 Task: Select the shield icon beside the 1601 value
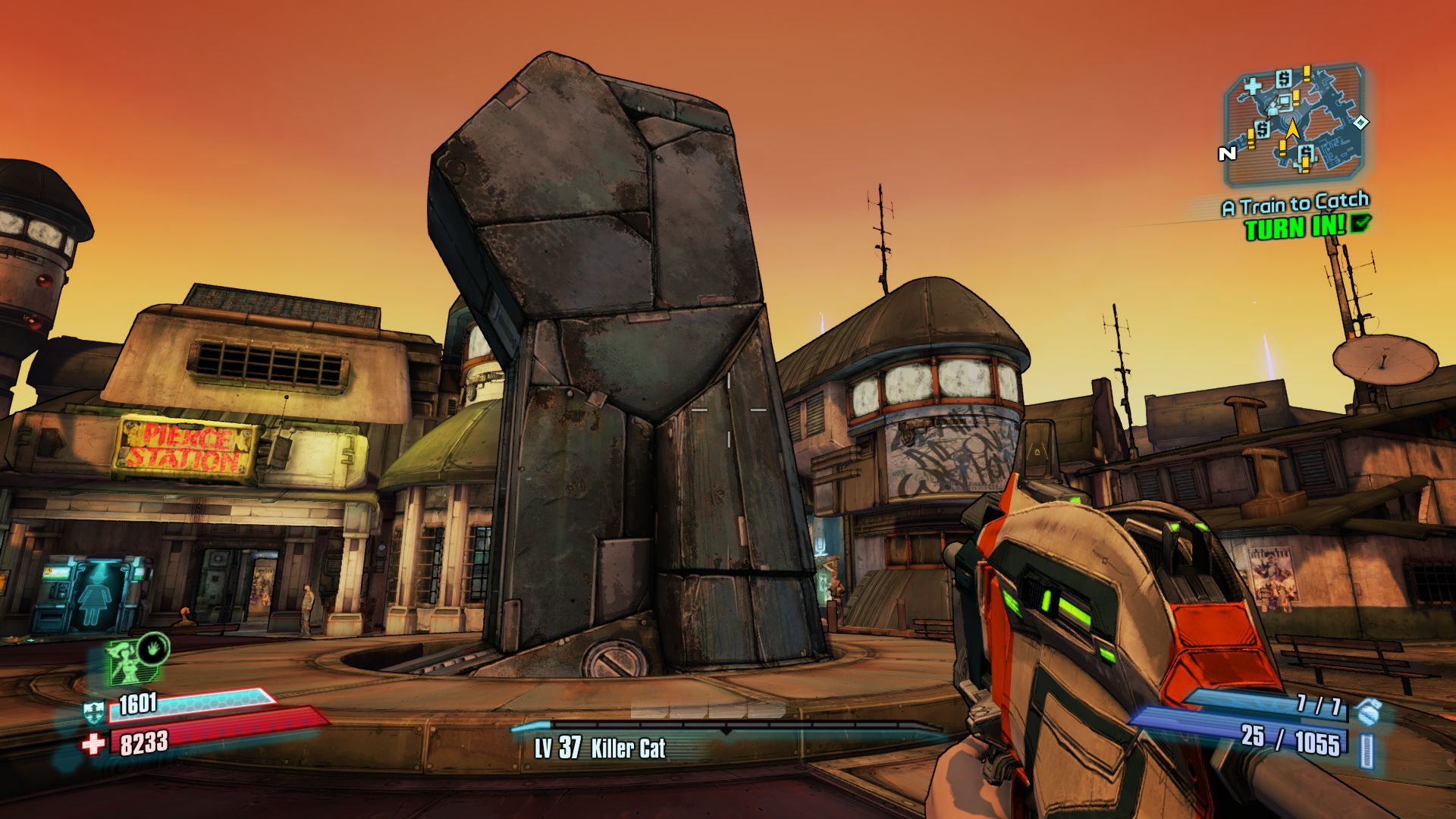[x=94, y=711]
